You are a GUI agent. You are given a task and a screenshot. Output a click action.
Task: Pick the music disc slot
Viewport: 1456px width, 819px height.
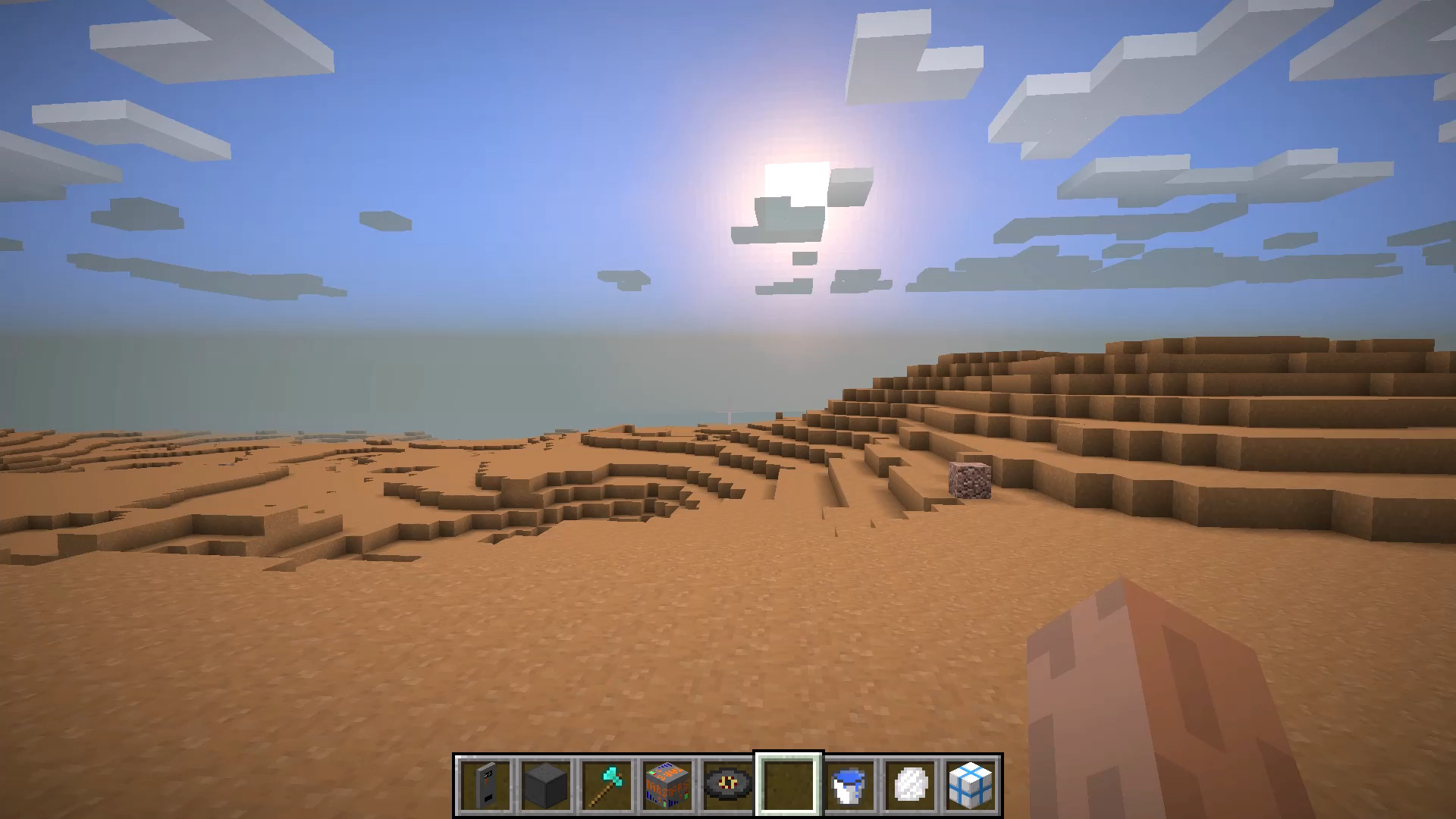tap(728, 785)
